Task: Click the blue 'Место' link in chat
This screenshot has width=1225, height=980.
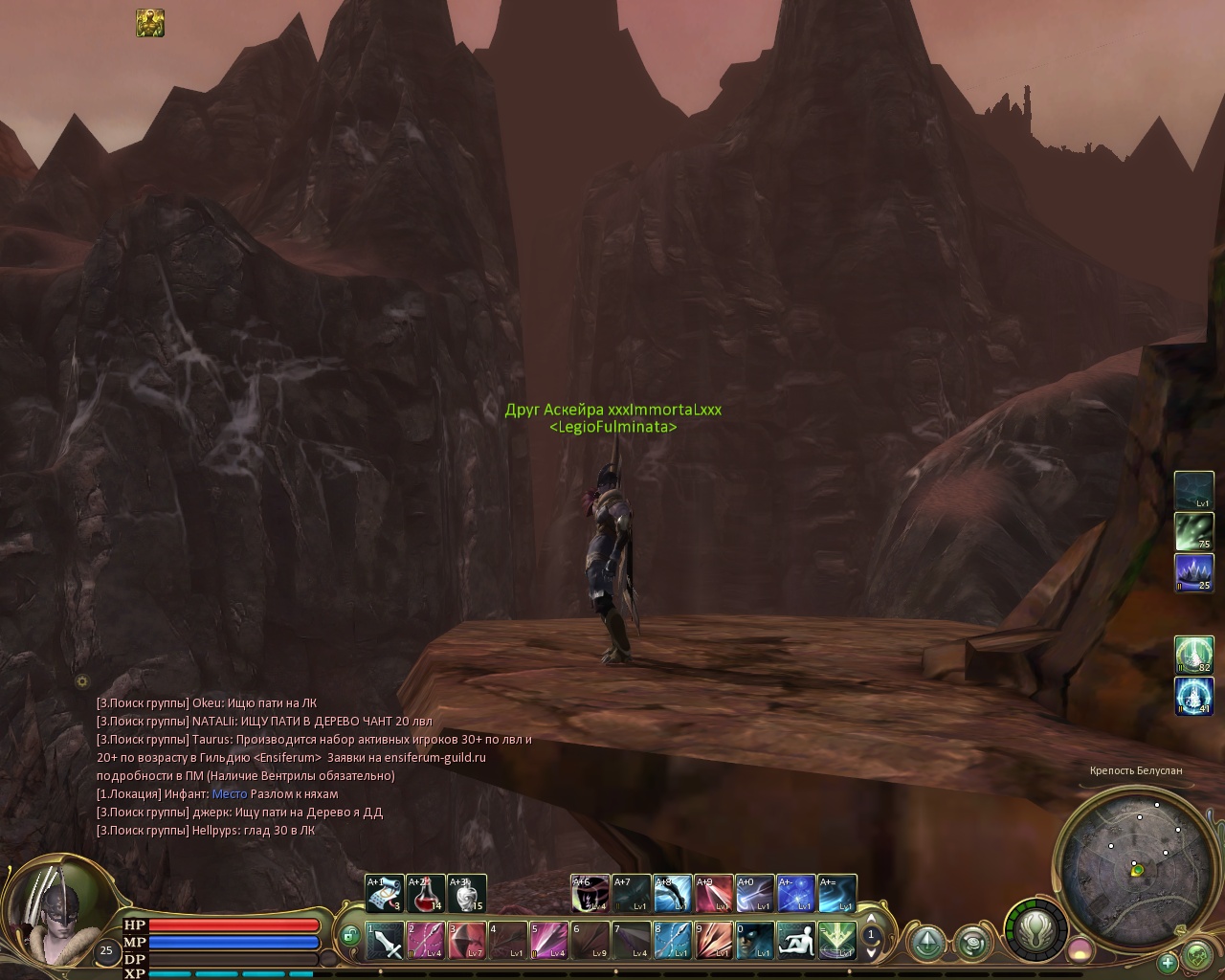Action: [229, 793]
